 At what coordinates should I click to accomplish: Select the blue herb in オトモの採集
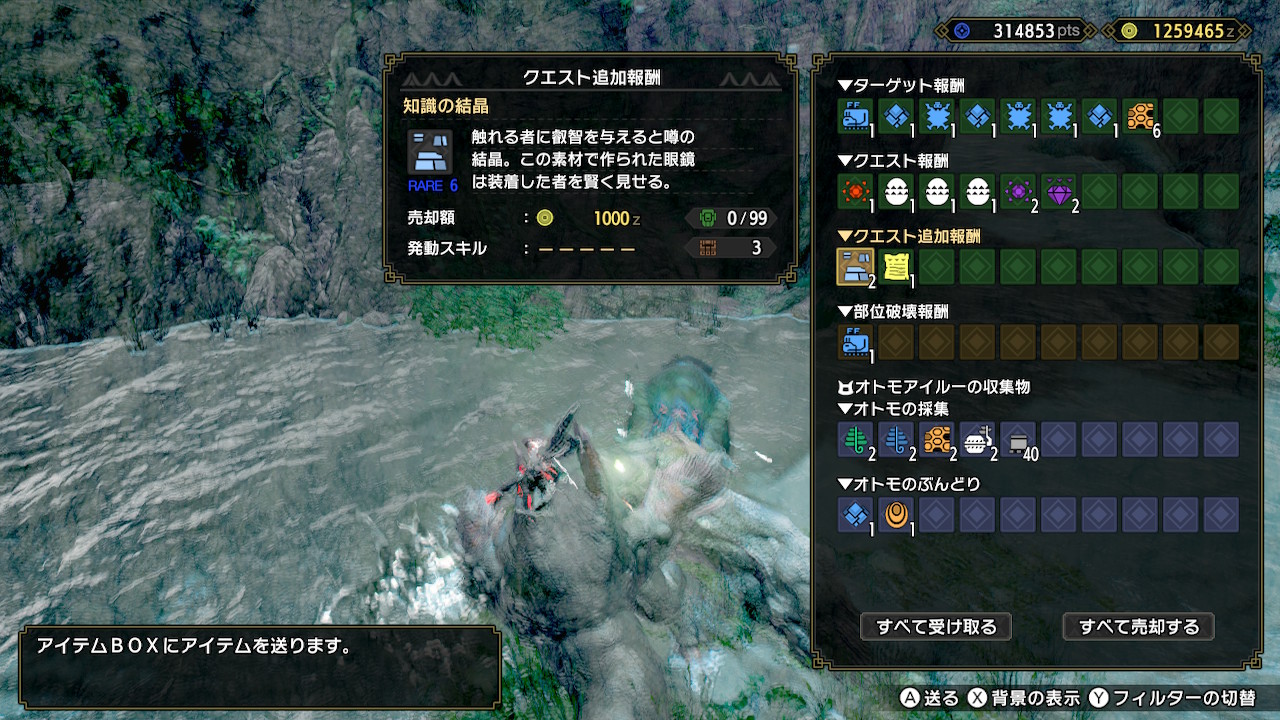click(896, 439)
